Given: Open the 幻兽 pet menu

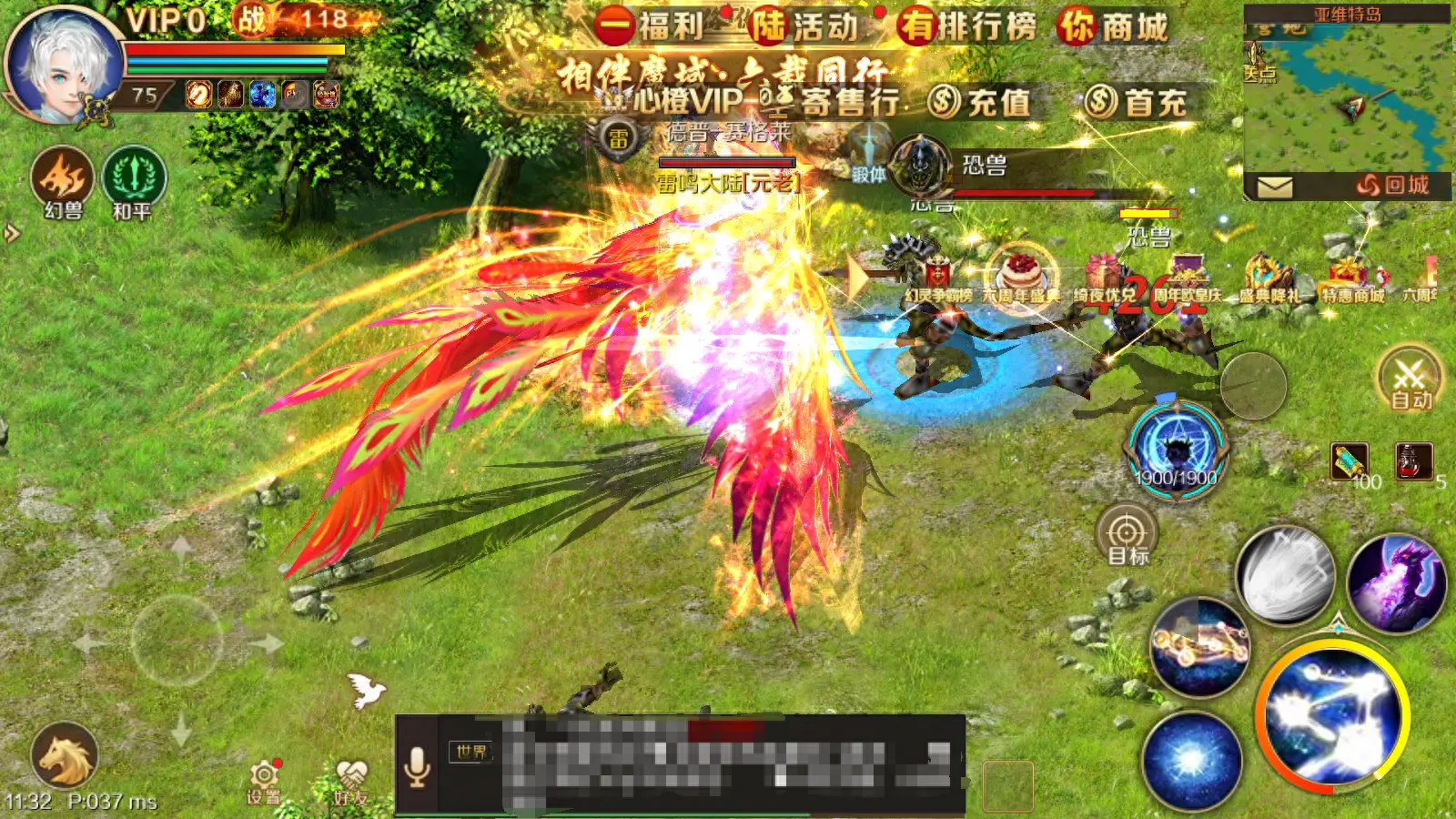Looking at the screenshot, I should coord(63,182).
